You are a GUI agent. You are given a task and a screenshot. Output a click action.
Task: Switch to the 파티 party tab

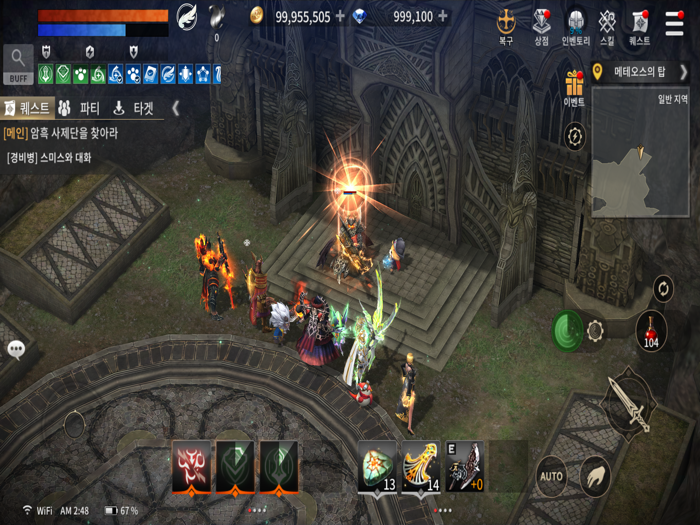click(79, 108)
